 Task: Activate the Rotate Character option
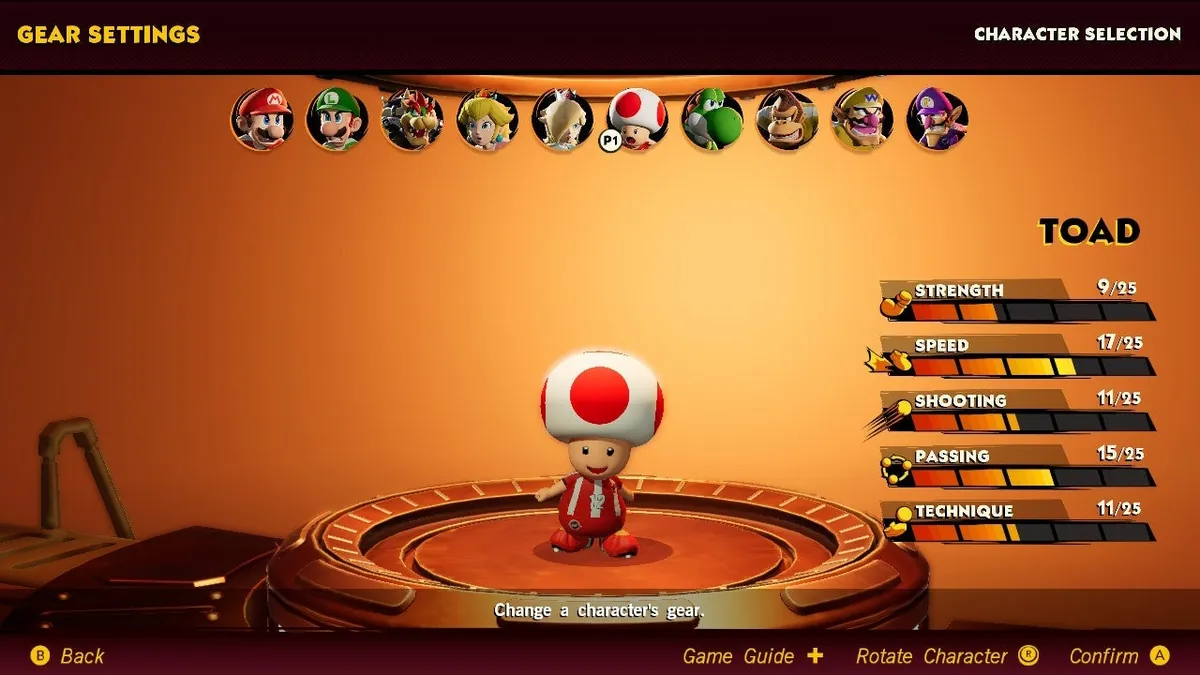[946, 656]
